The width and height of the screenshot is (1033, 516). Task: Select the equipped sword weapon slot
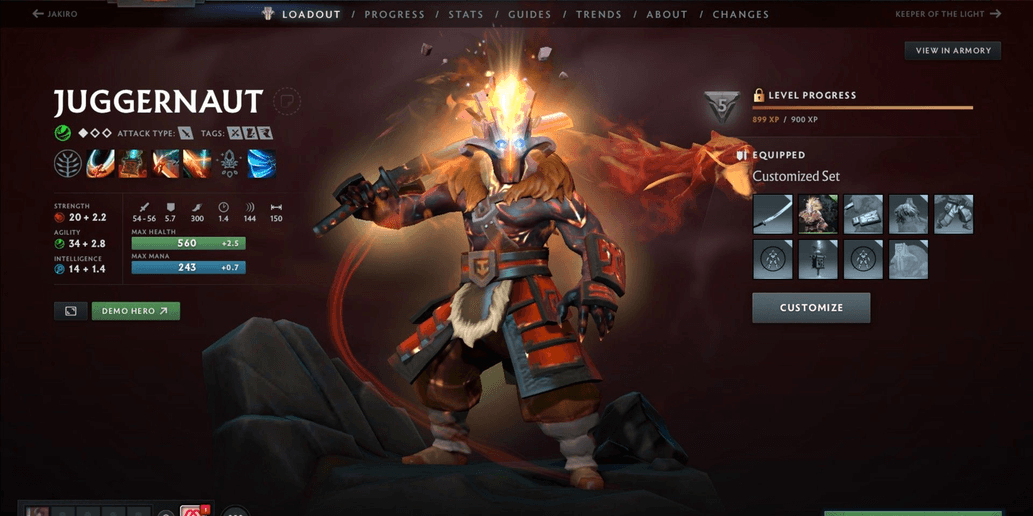coord(773,215)
